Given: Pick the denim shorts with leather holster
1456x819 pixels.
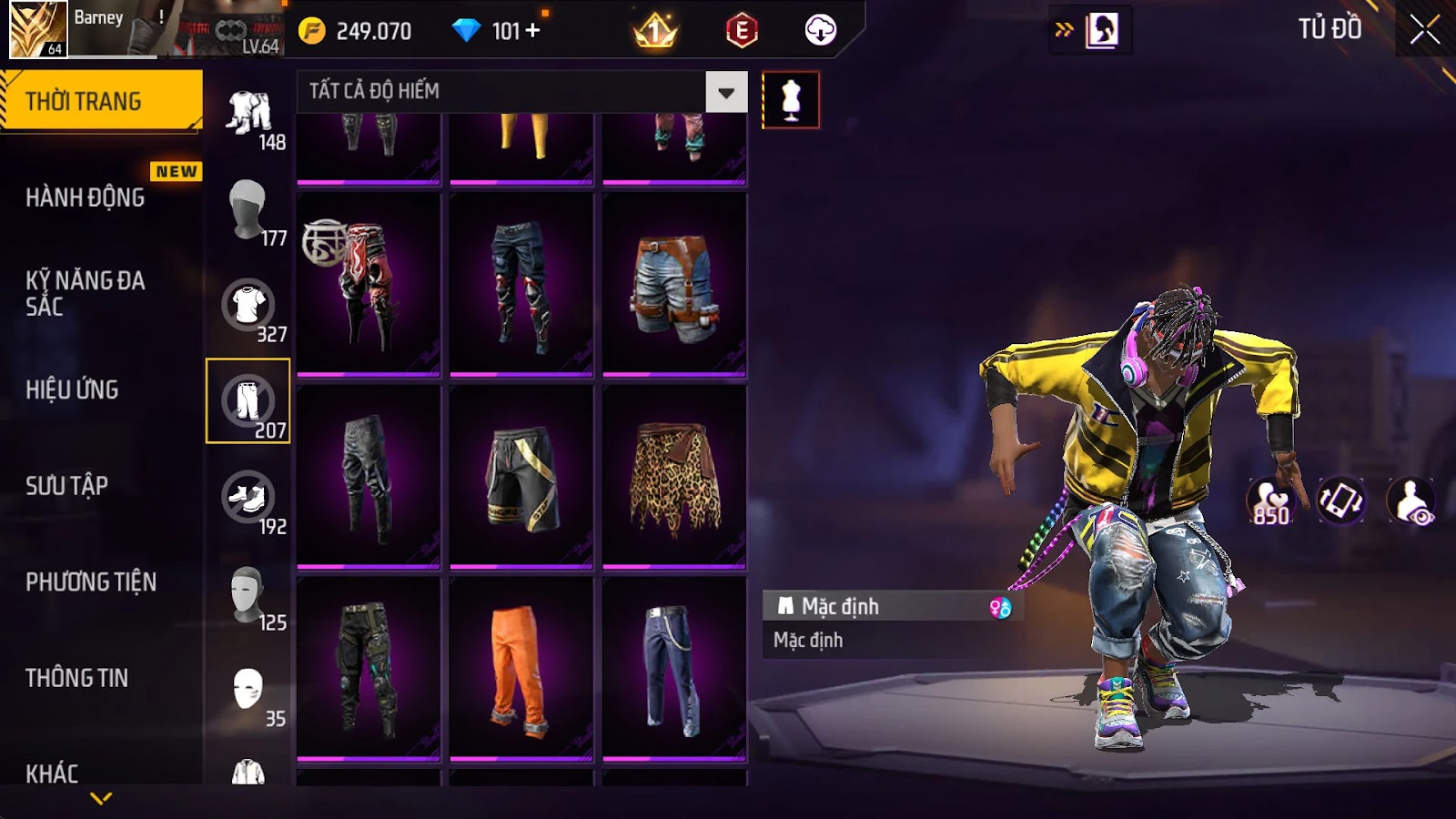Looking at the screenshot, I should click(x=674, y=285).
